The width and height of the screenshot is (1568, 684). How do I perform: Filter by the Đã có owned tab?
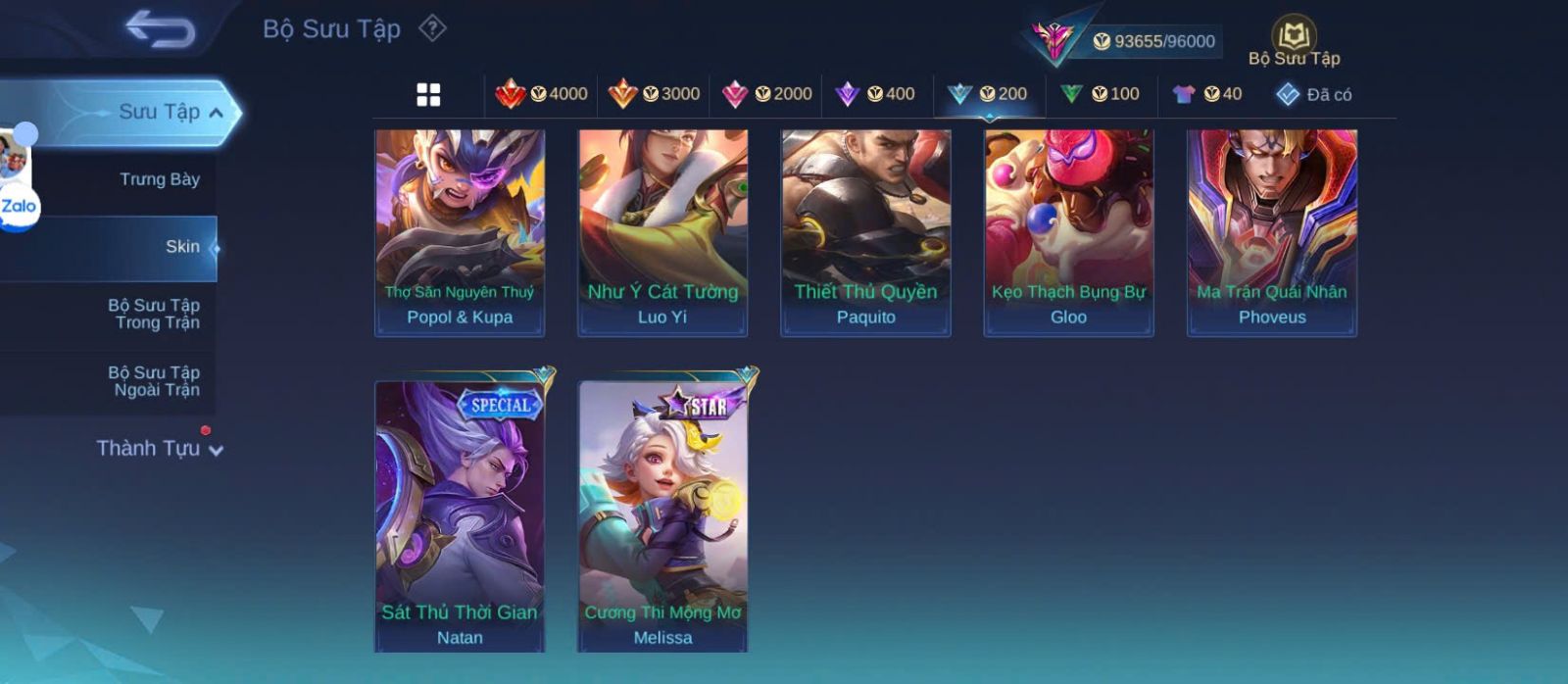click(x=1313, y=94)
